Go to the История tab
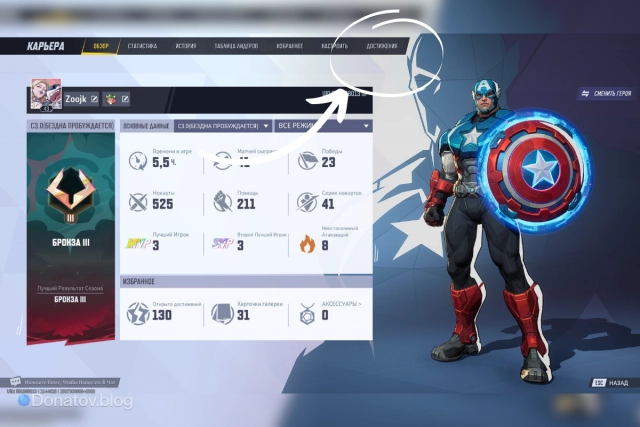640x427 pixels. tap(186, 46)
